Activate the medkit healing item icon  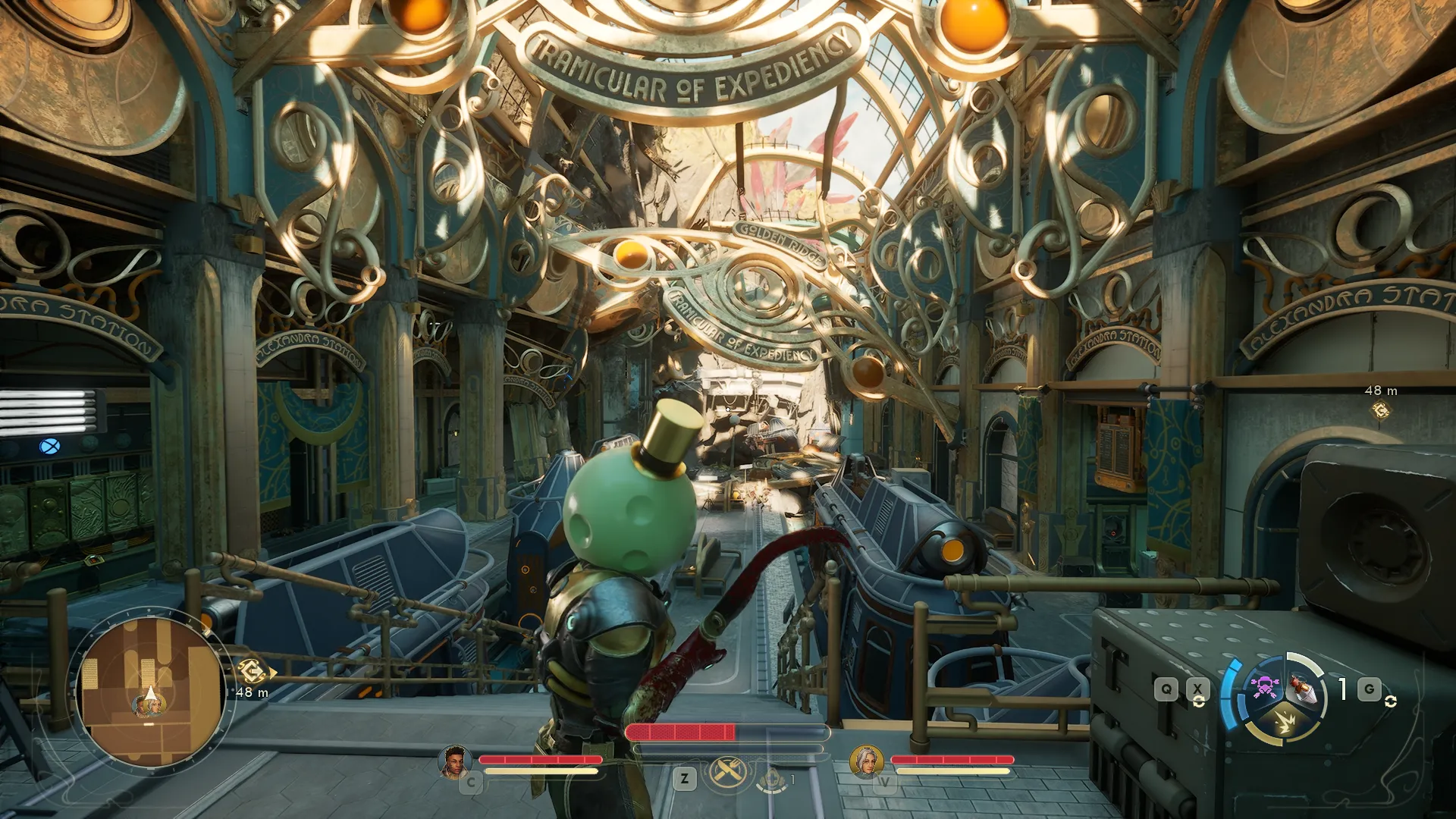pyautogui.click(x=772, y=780)
